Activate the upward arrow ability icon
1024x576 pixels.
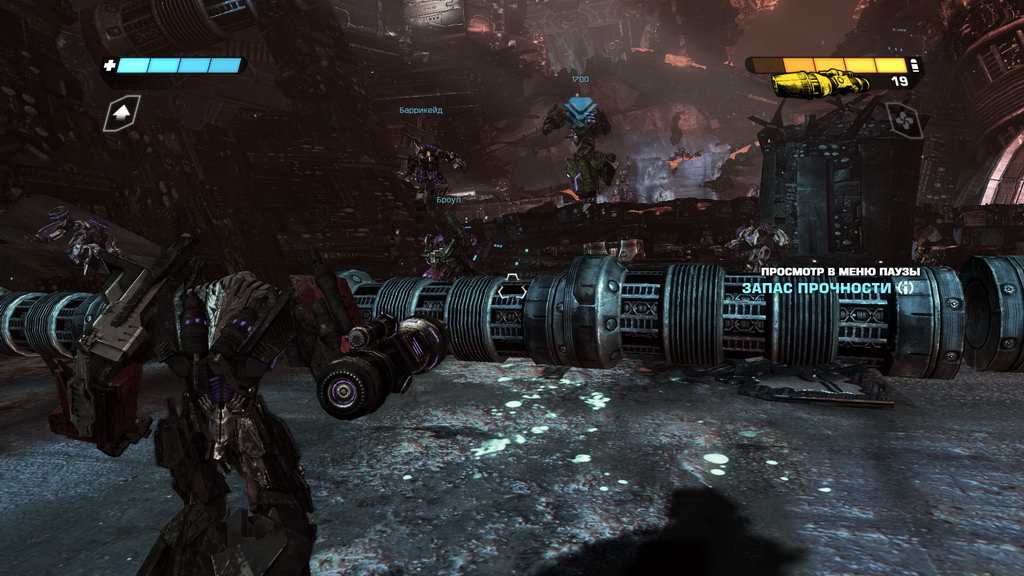pyautogui.click(x=122, y=113)
